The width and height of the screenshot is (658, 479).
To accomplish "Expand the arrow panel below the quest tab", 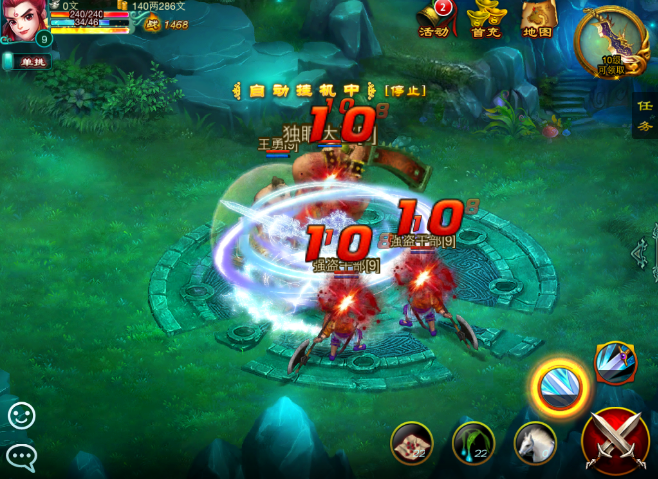I will click(643, 255).
